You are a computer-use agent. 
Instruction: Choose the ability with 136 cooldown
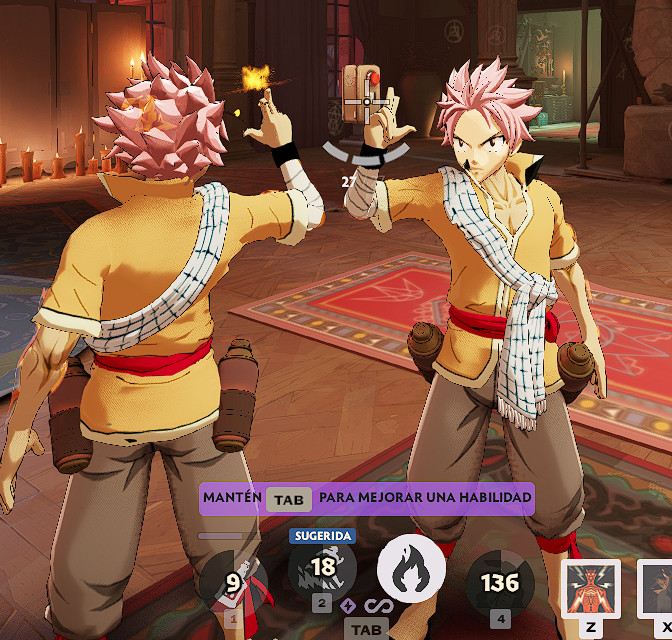[x=500, y=582]
